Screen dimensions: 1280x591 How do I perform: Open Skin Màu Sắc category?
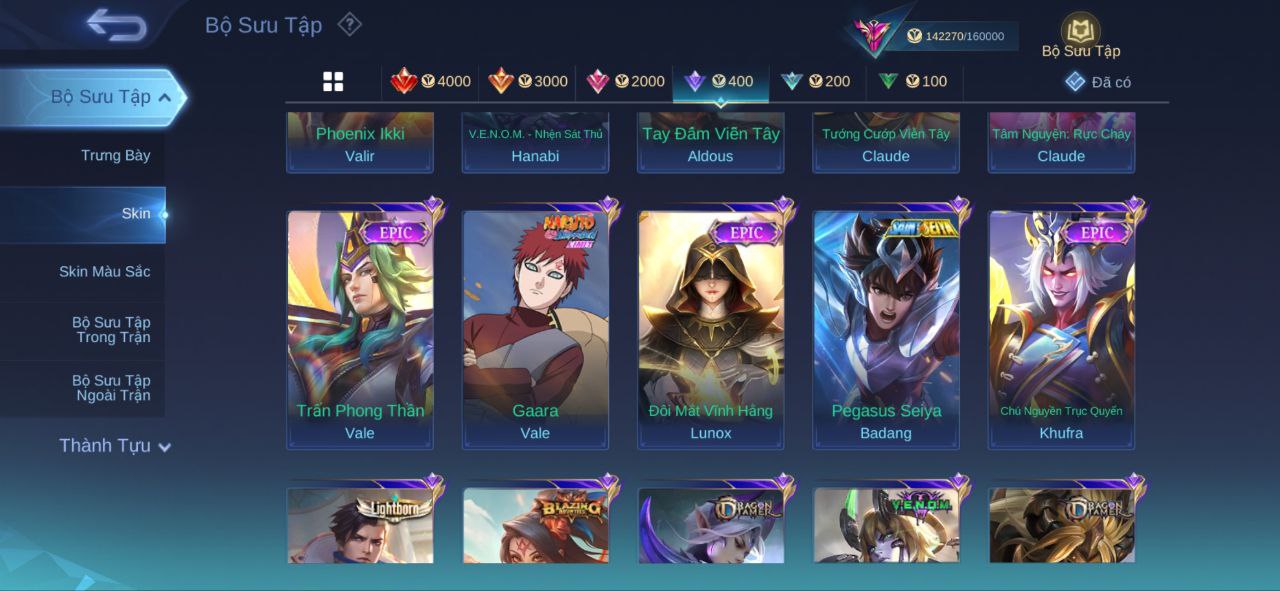[x=104, y=272]
